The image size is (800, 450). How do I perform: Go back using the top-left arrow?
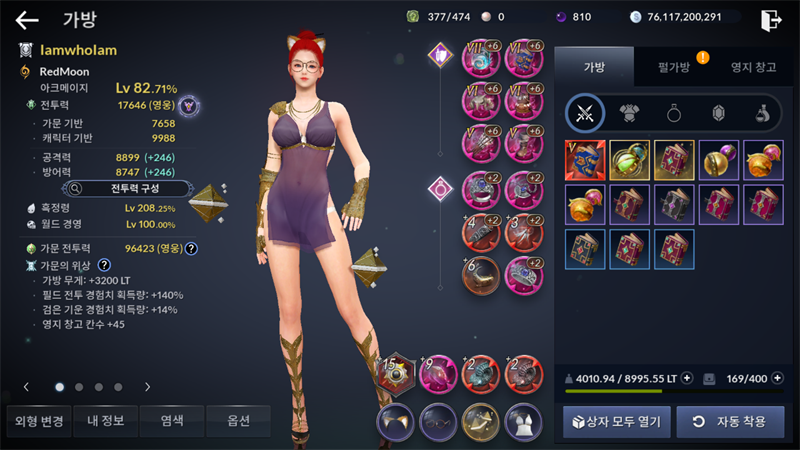(27, 20)
